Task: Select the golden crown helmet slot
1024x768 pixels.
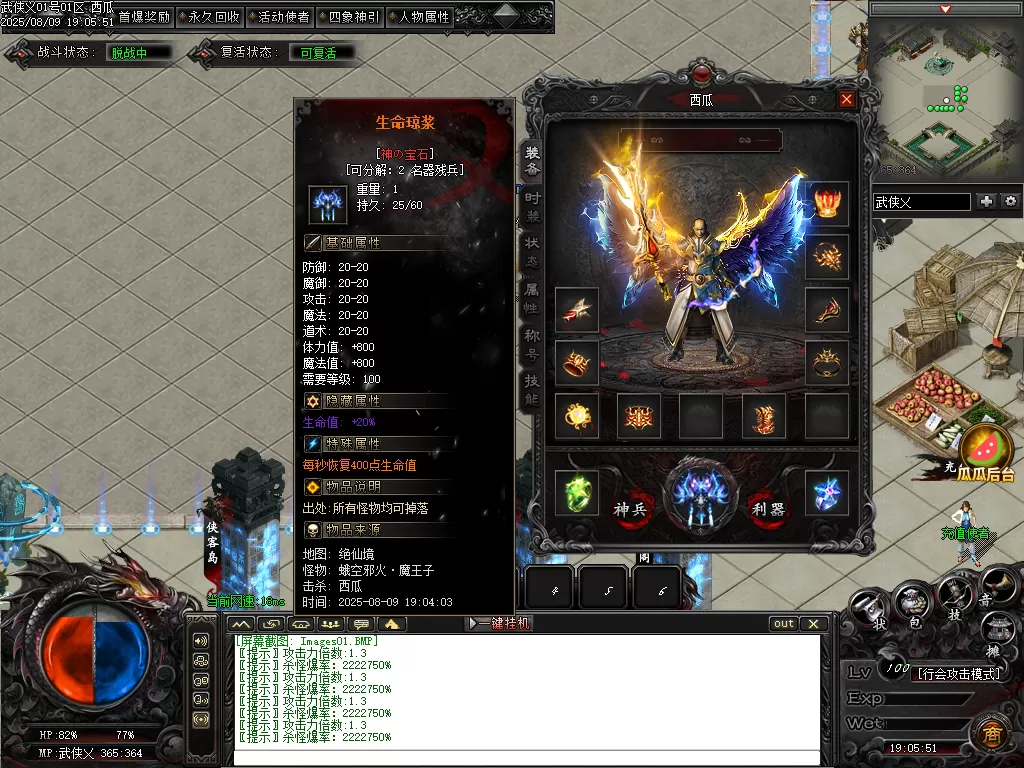Action: click(827, 203)
